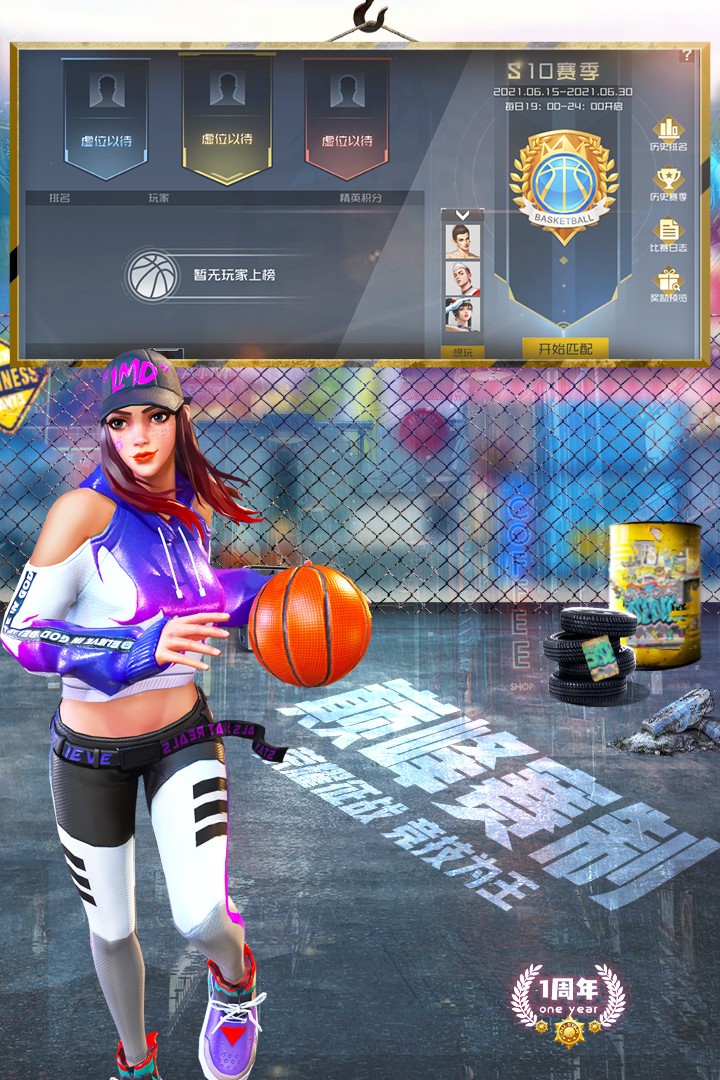Open the 历史排名 ranking history
This screenshot has width=720, height=1080.
click(668, 135)
